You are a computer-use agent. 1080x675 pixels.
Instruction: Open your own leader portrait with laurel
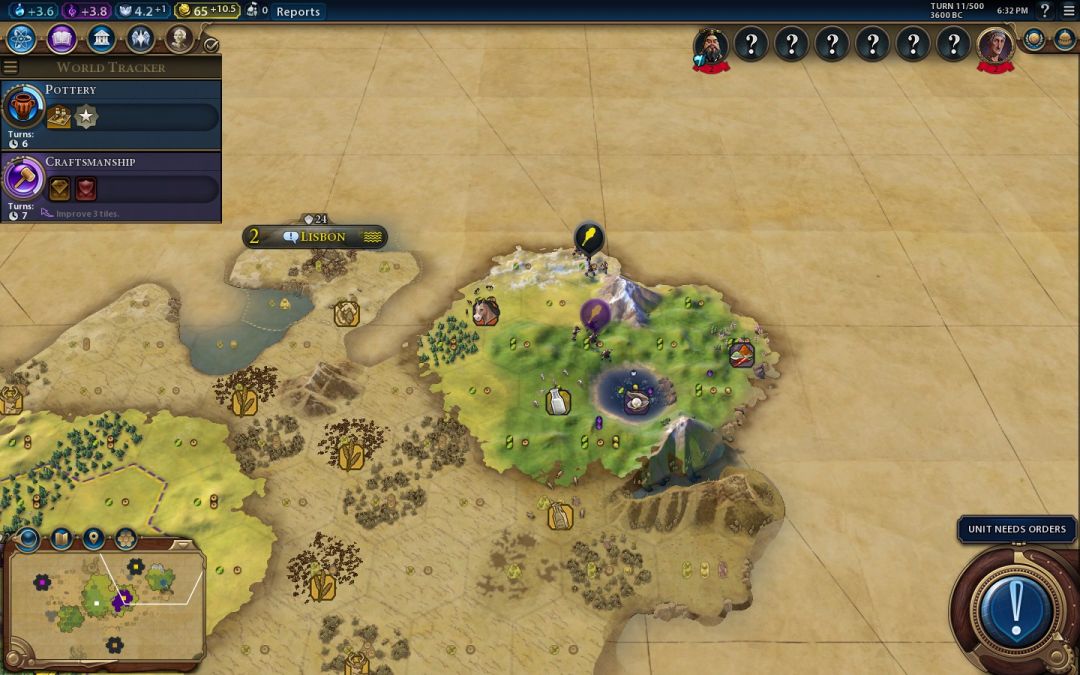tap(995, 44)
